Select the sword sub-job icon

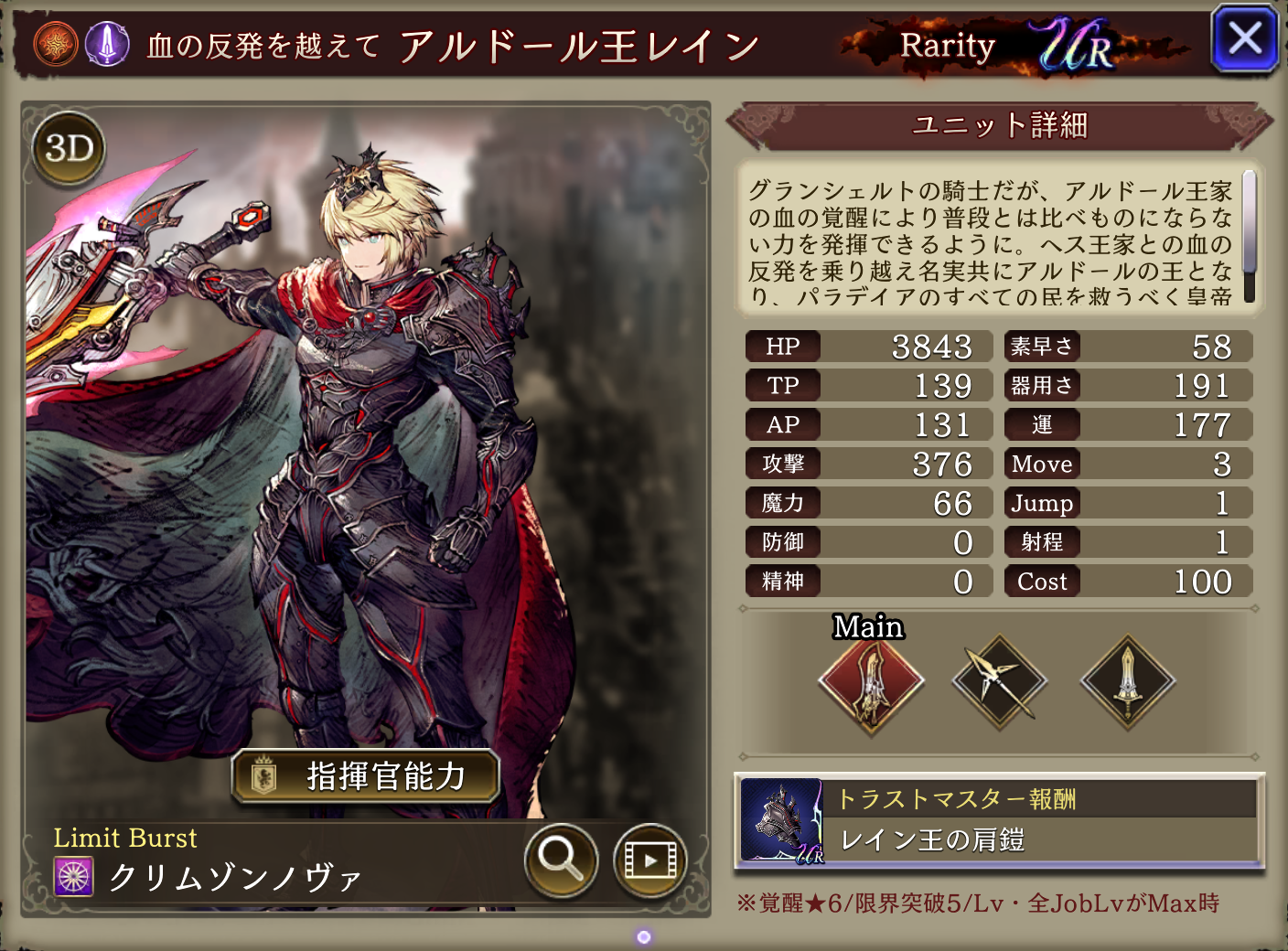[x=1127, y=682]
